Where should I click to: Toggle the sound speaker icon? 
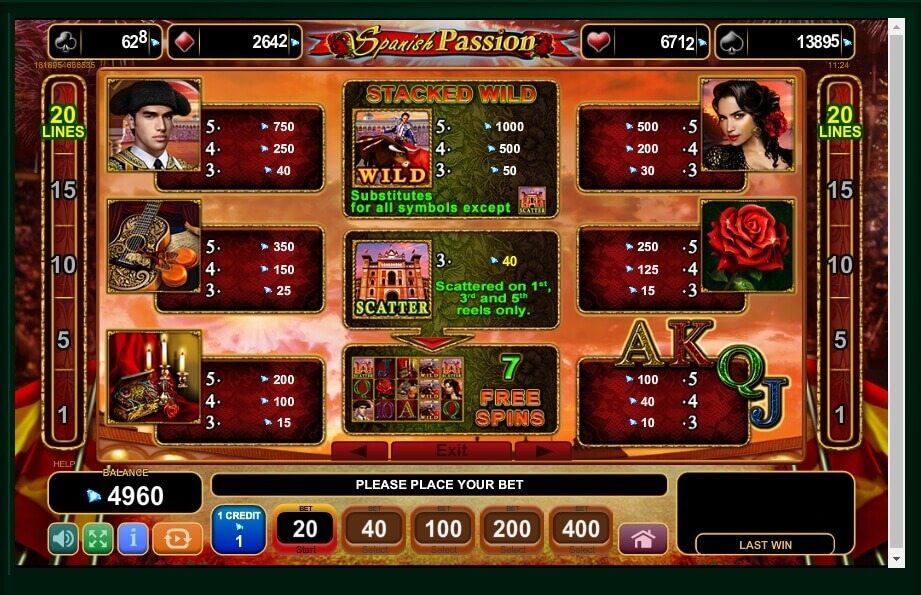63,539
